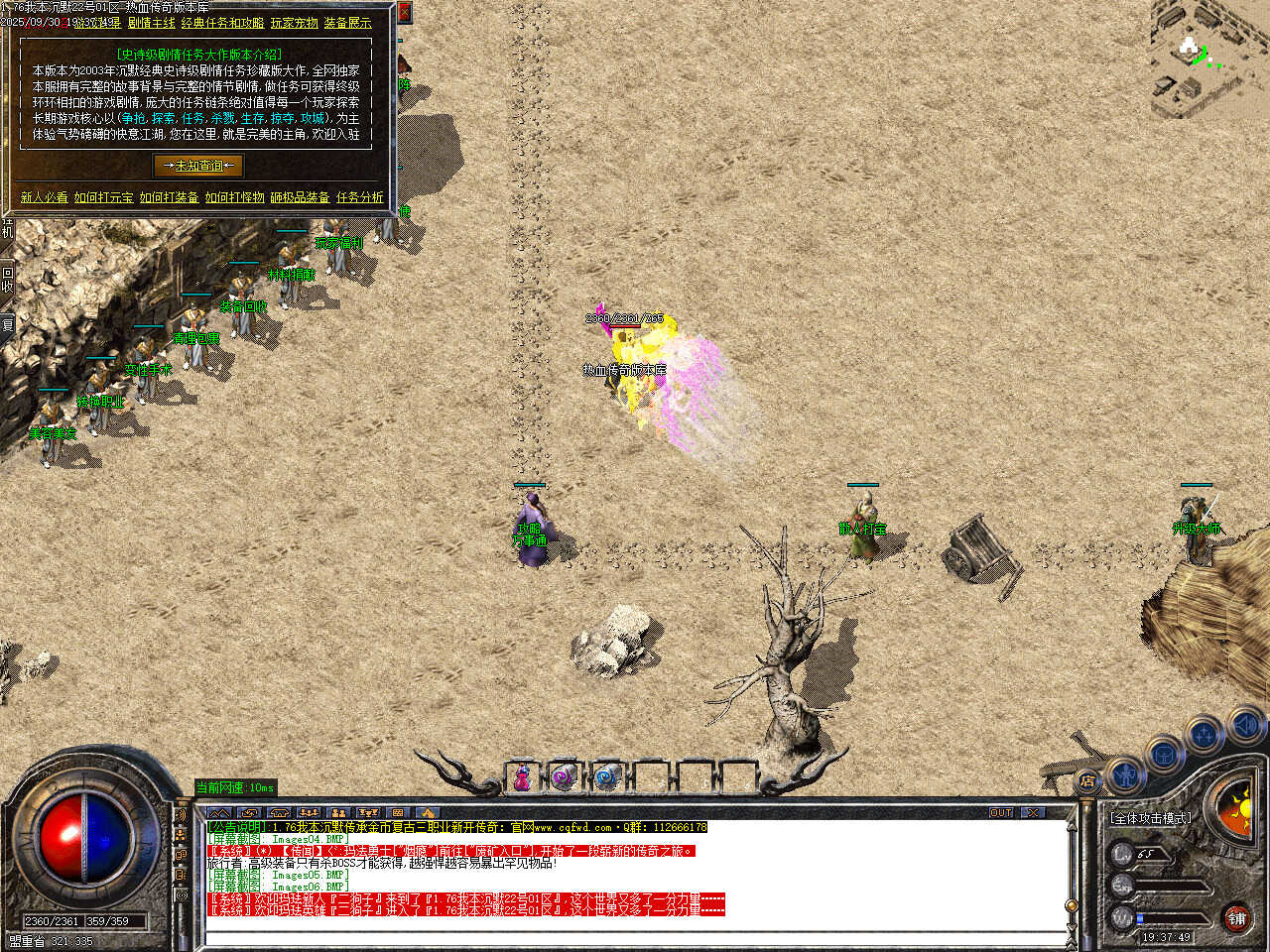This screenshot has height=952, width=1270.
Task: Open the 新人必看 guide
Action: click(x=45, y=197)
